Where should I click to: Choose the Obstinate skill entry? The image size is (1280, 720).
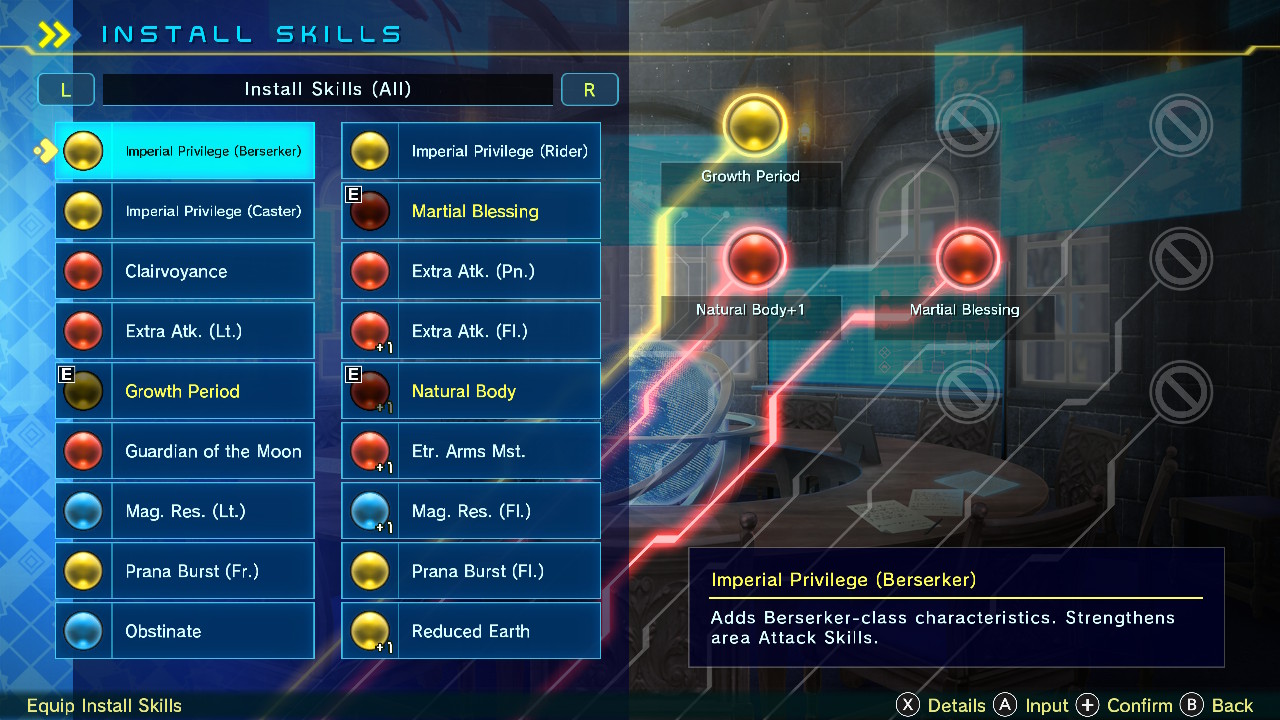pyautogui.click(x=185, y=631)
